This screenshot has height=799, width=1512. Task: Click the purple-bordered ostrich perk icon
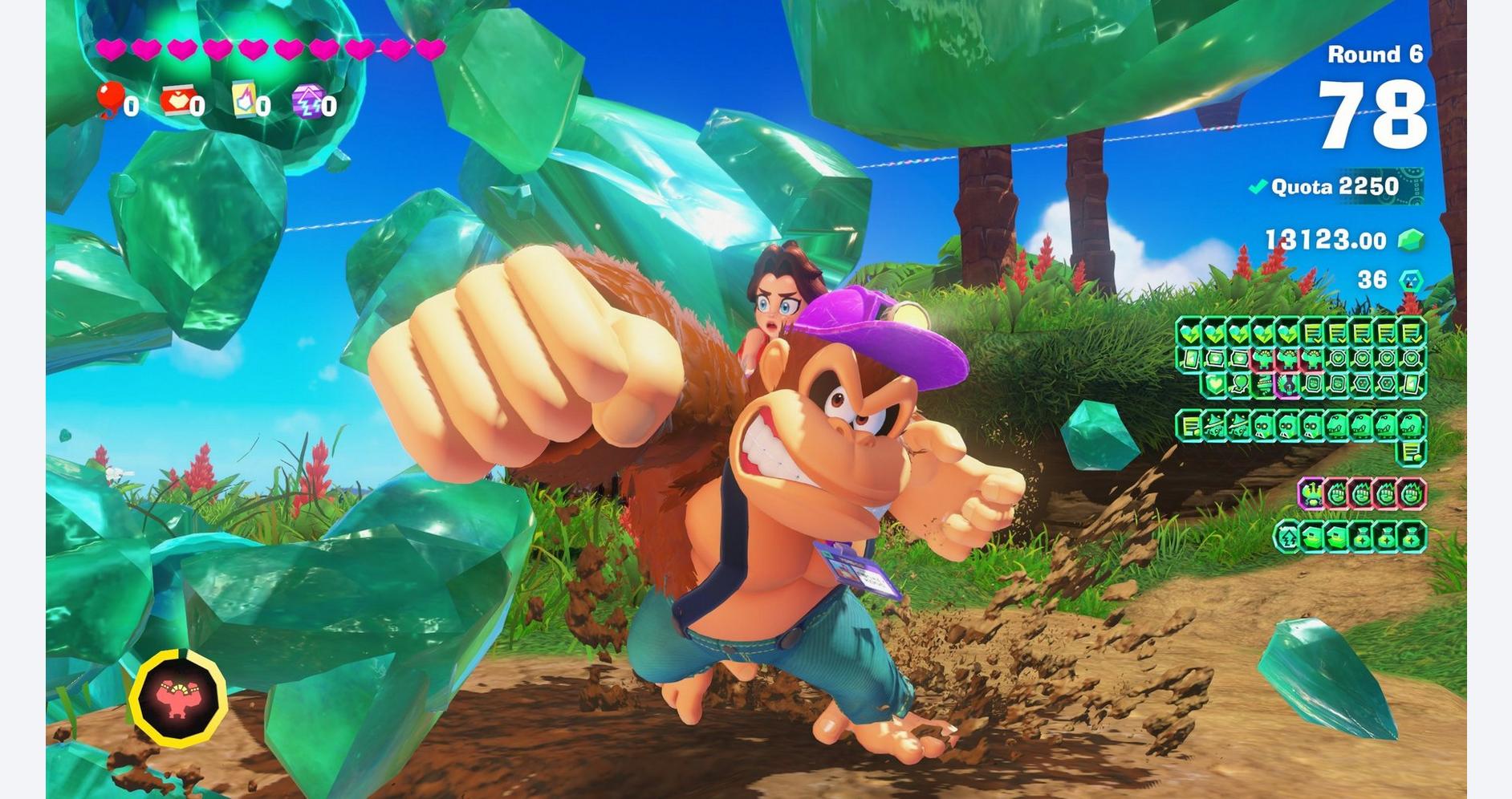[x=1311, y=493]
